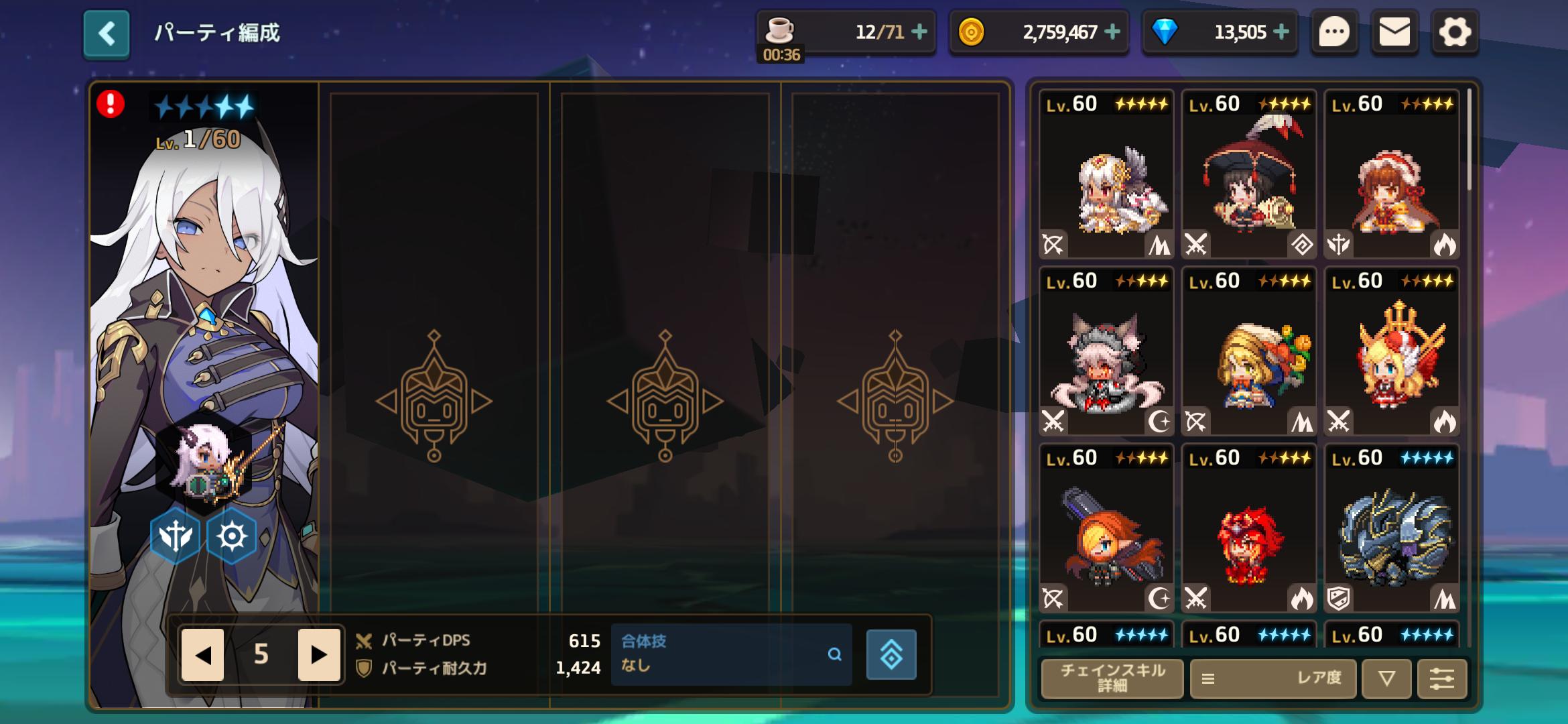Pick the grey cat-eared maid hero card

coord(1106,351)
